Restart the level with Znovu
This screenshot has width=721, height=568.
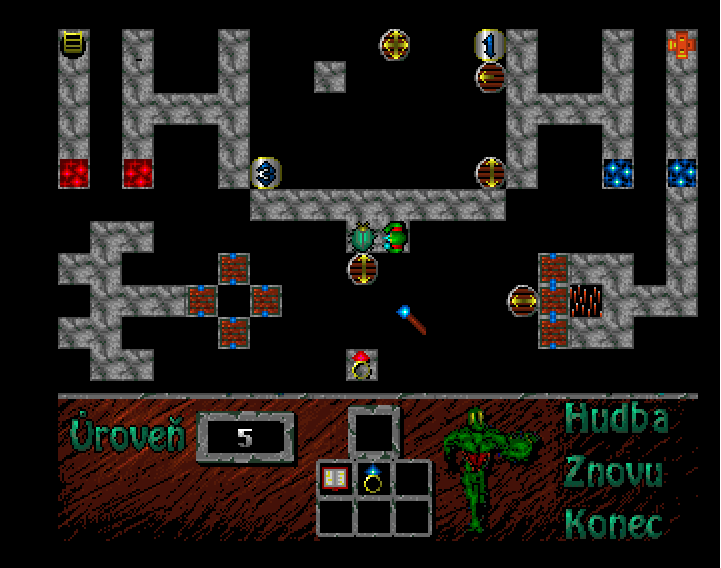[x=614, y=471]
